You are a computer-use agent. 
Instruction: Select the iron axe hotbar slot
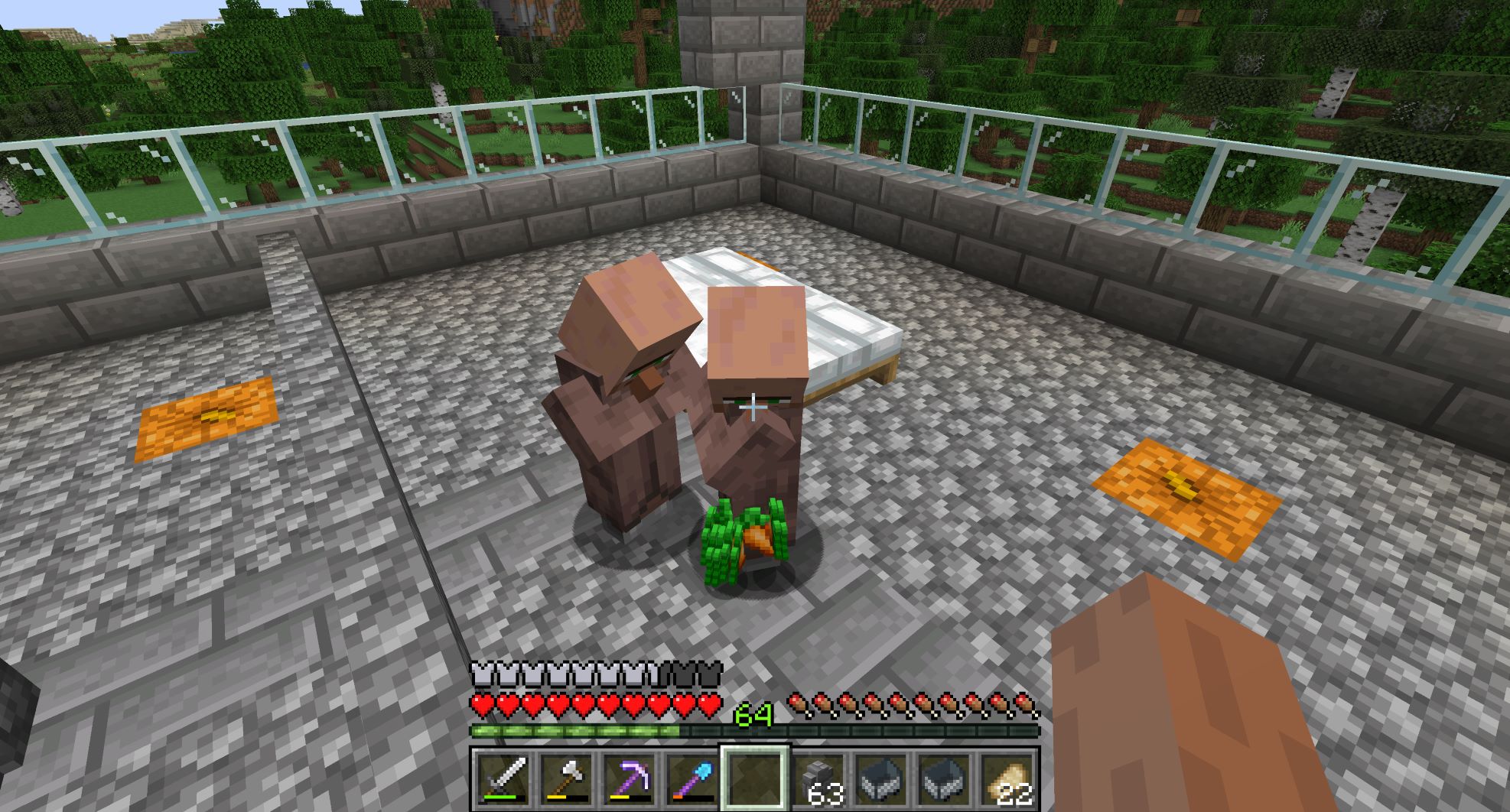pos(566,779)
